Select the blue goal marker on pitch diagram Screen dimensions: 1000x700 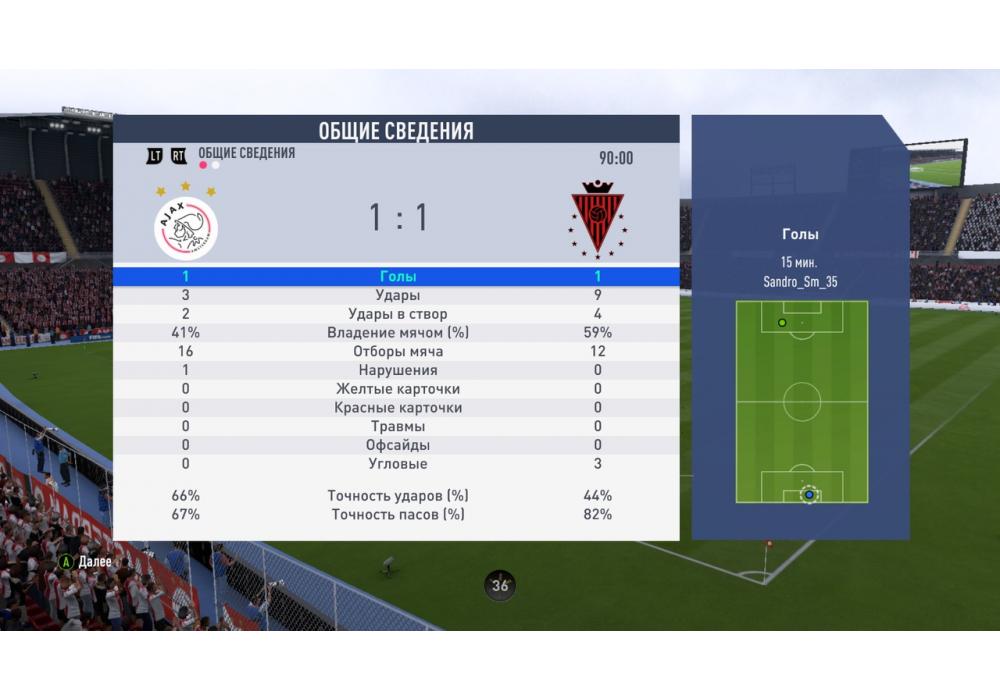[x=809, y=494]
